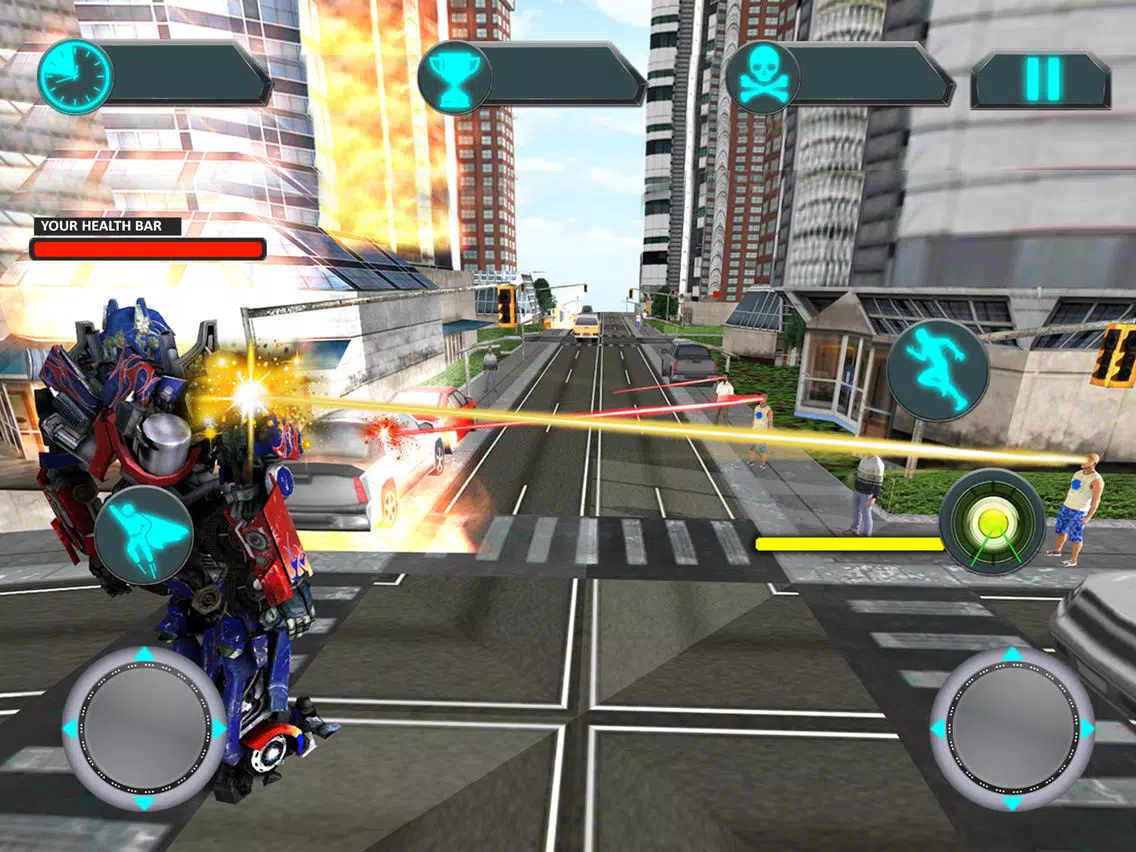
Task: Click the right camera joystick
Action: click(1012, 729)
